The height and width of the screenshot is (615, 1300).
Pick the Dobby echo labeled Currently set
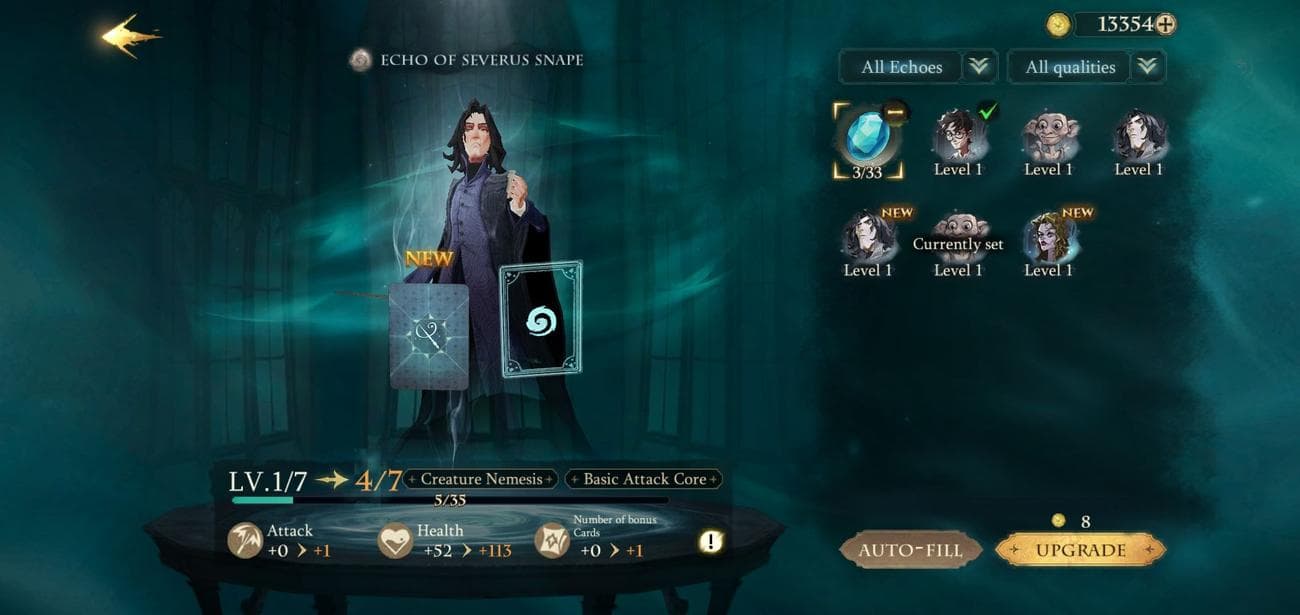[x=958, y=240]
